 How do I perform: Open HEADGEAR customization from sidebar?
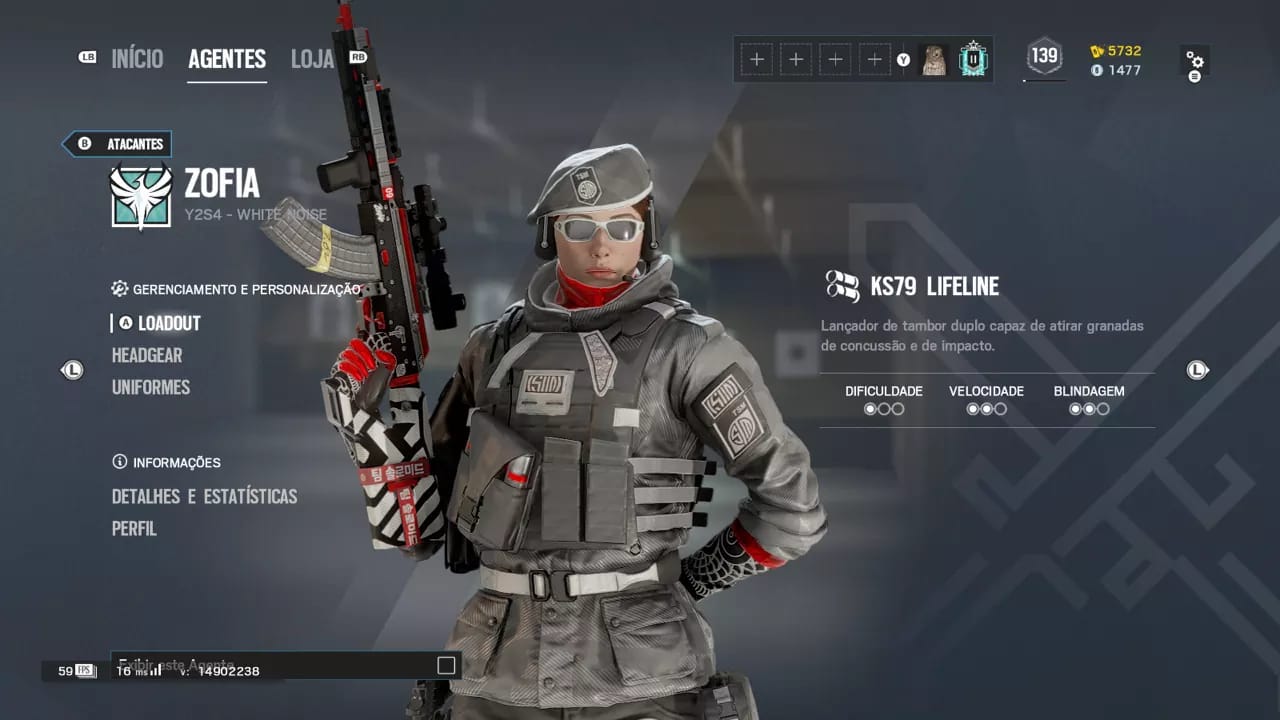[x=146, y=355]
